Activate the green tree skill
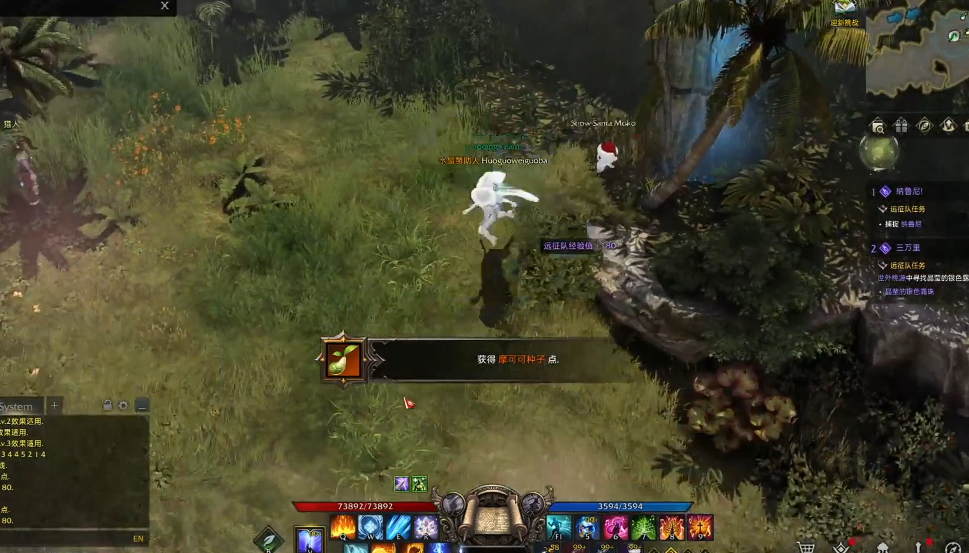 point(643,527)
